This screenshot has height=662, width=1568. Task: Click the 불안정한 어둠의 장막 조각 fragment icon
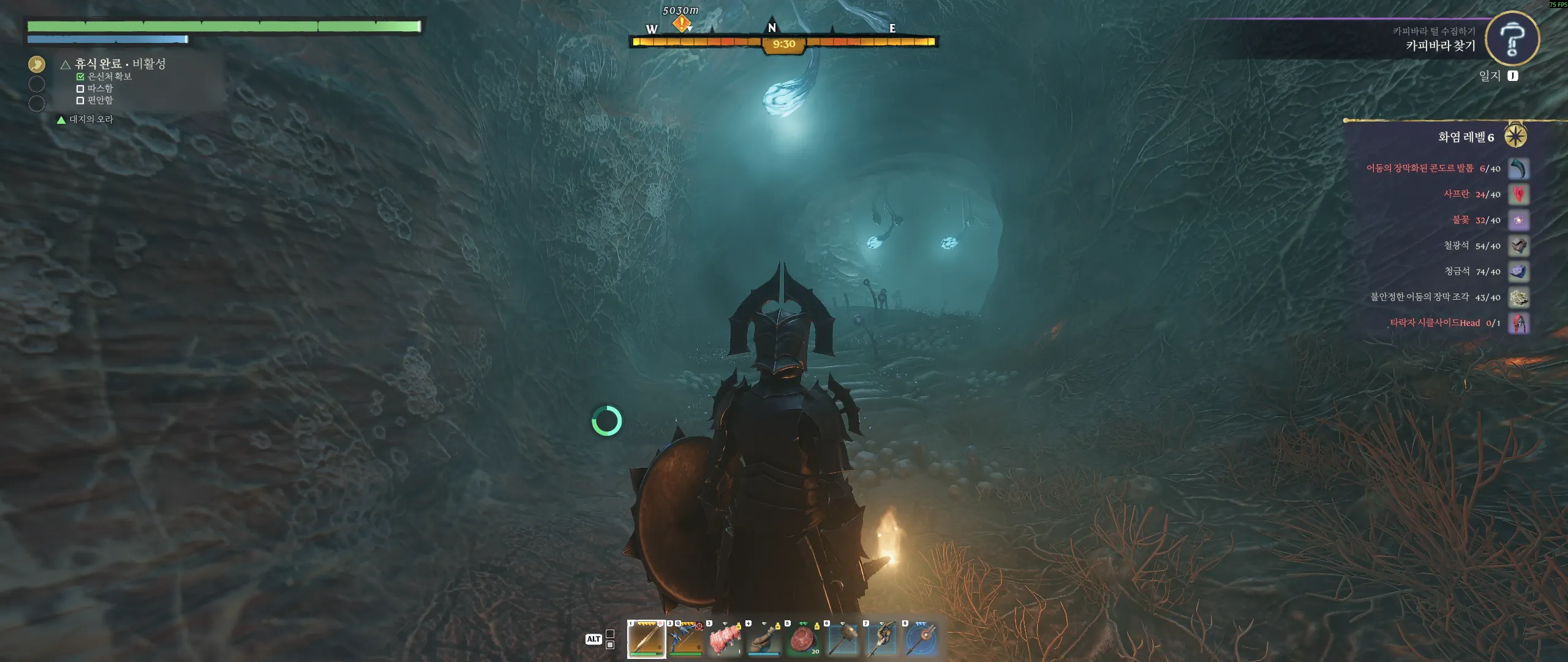point(1518,297)
